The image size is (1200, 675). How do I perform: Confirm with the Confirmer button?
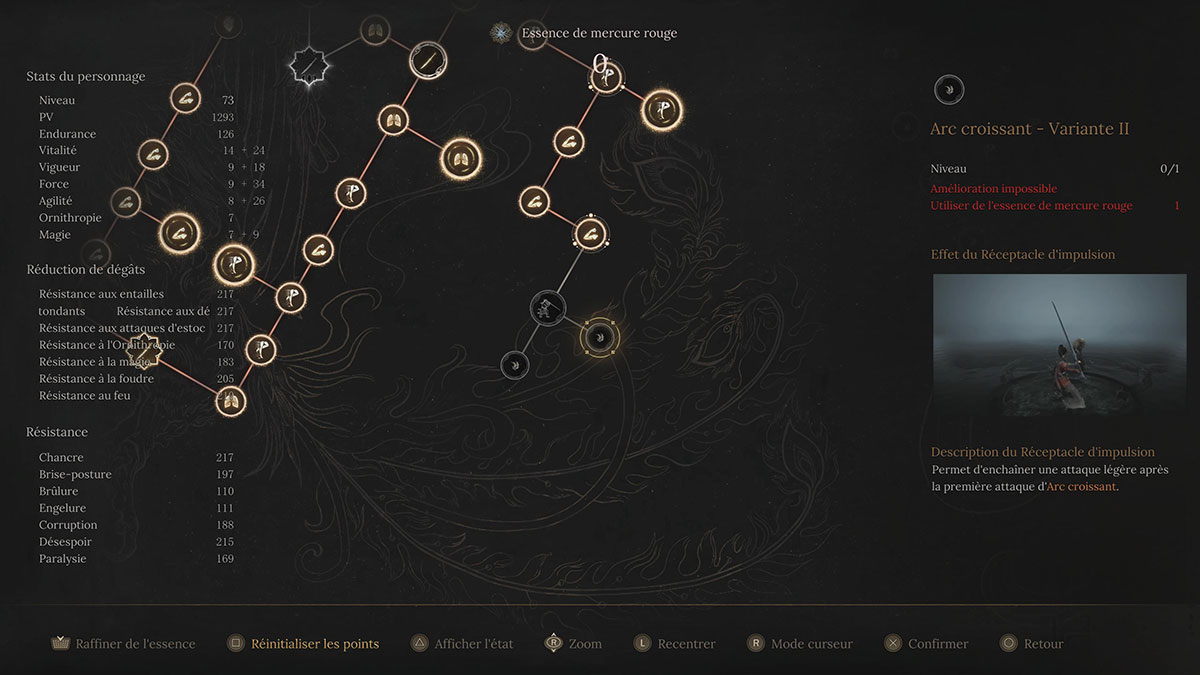click(x=926, y=644)
